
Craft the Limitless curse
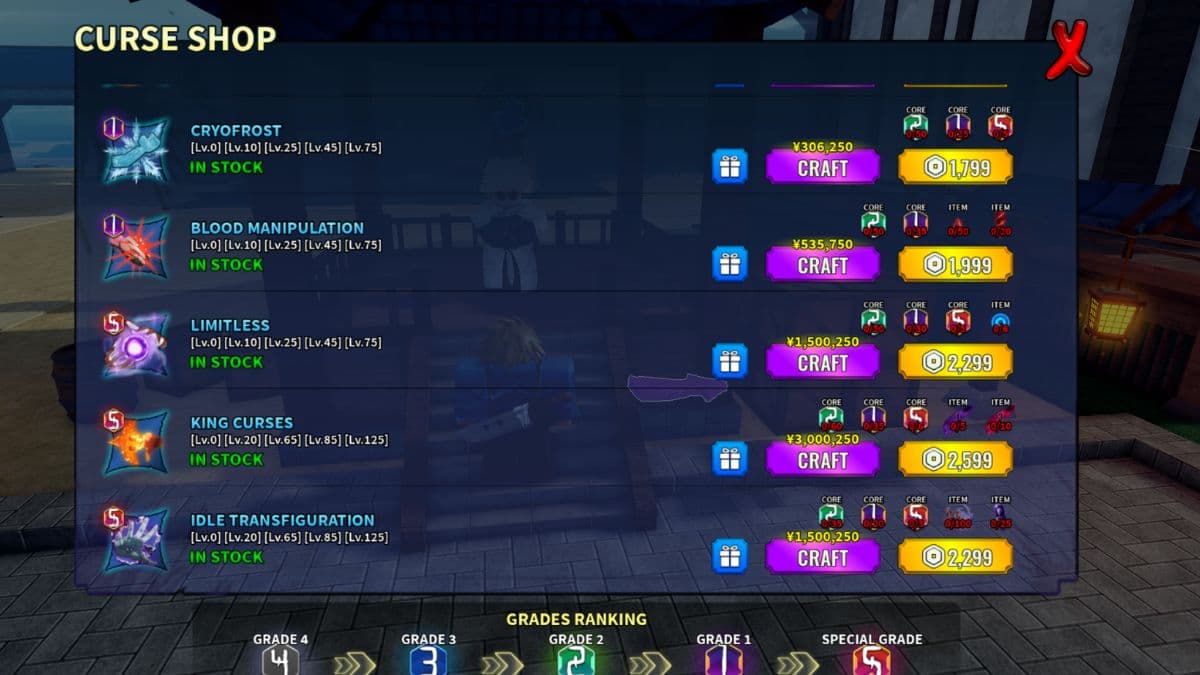pos(822,362)
